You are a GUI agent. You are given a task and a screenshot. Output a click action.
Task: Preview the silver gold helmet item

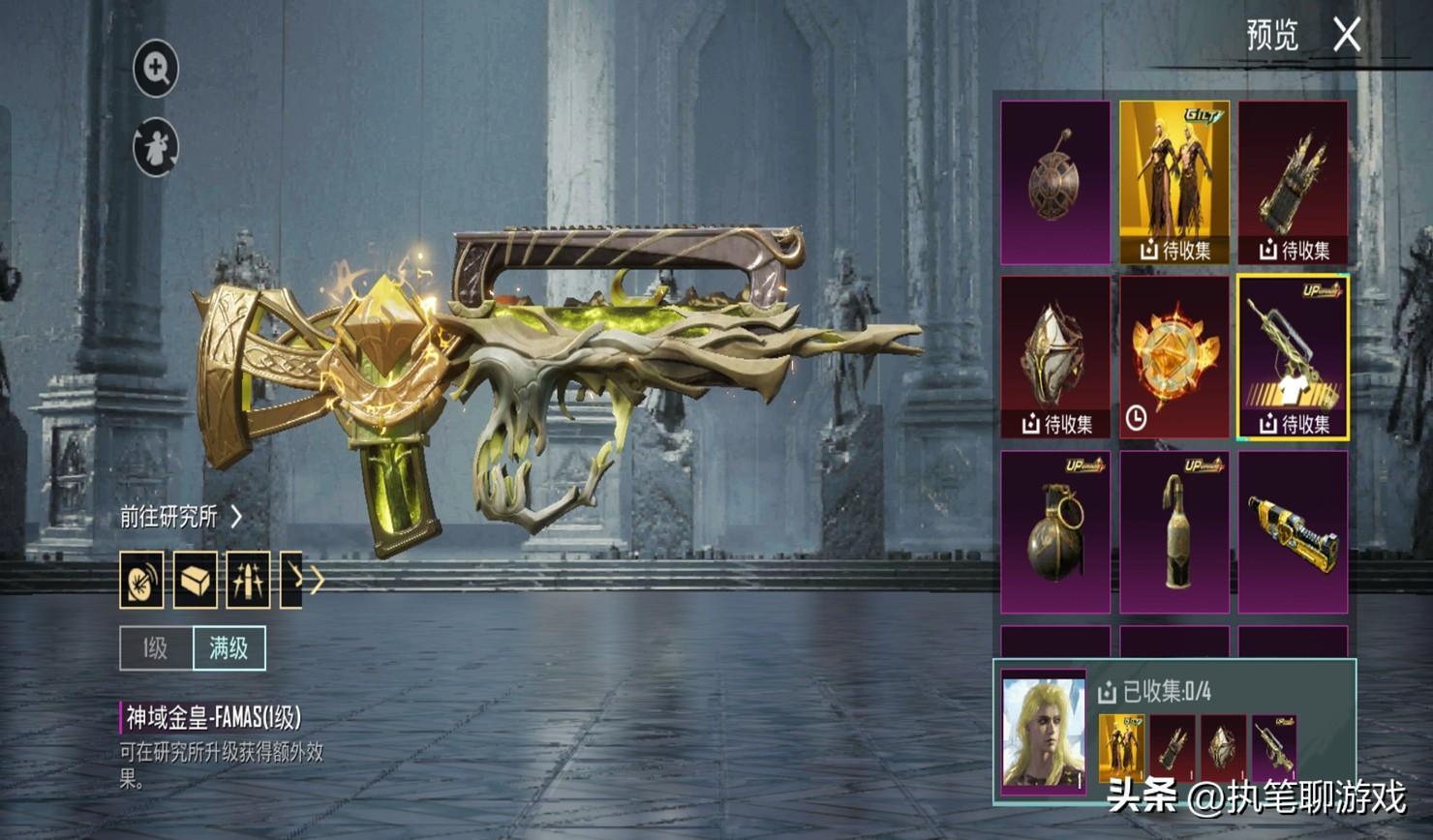pos(1055,357)
